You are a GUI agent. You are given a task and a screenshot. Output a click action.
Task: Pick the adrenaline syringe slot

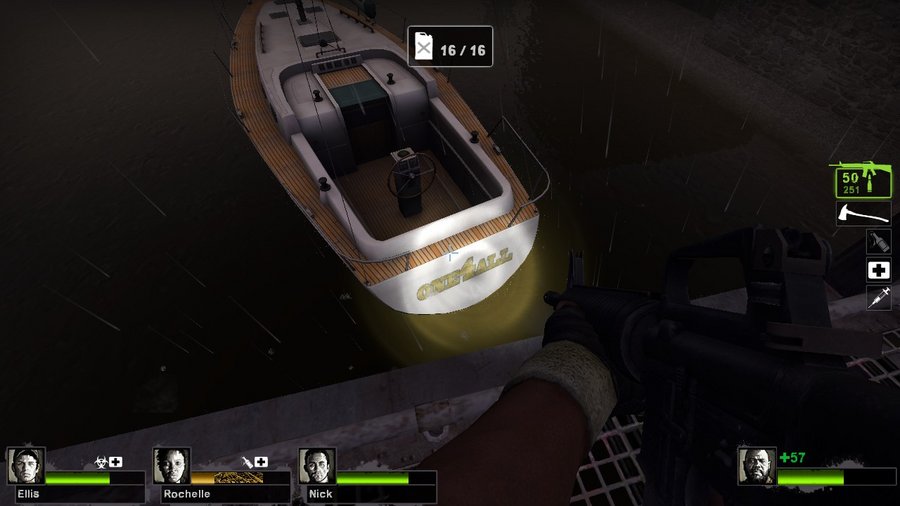pos(878,297)
